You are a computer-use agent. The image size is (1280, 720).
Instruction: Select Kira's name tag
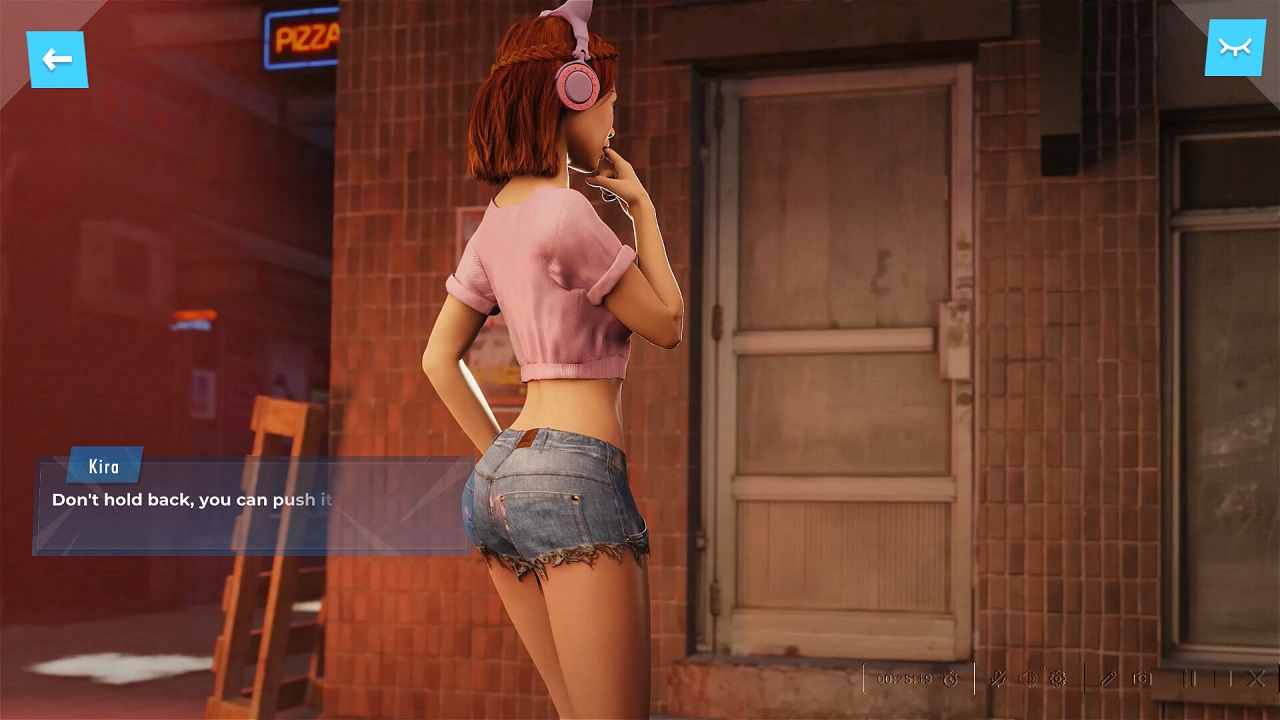[x=104, y=466]
